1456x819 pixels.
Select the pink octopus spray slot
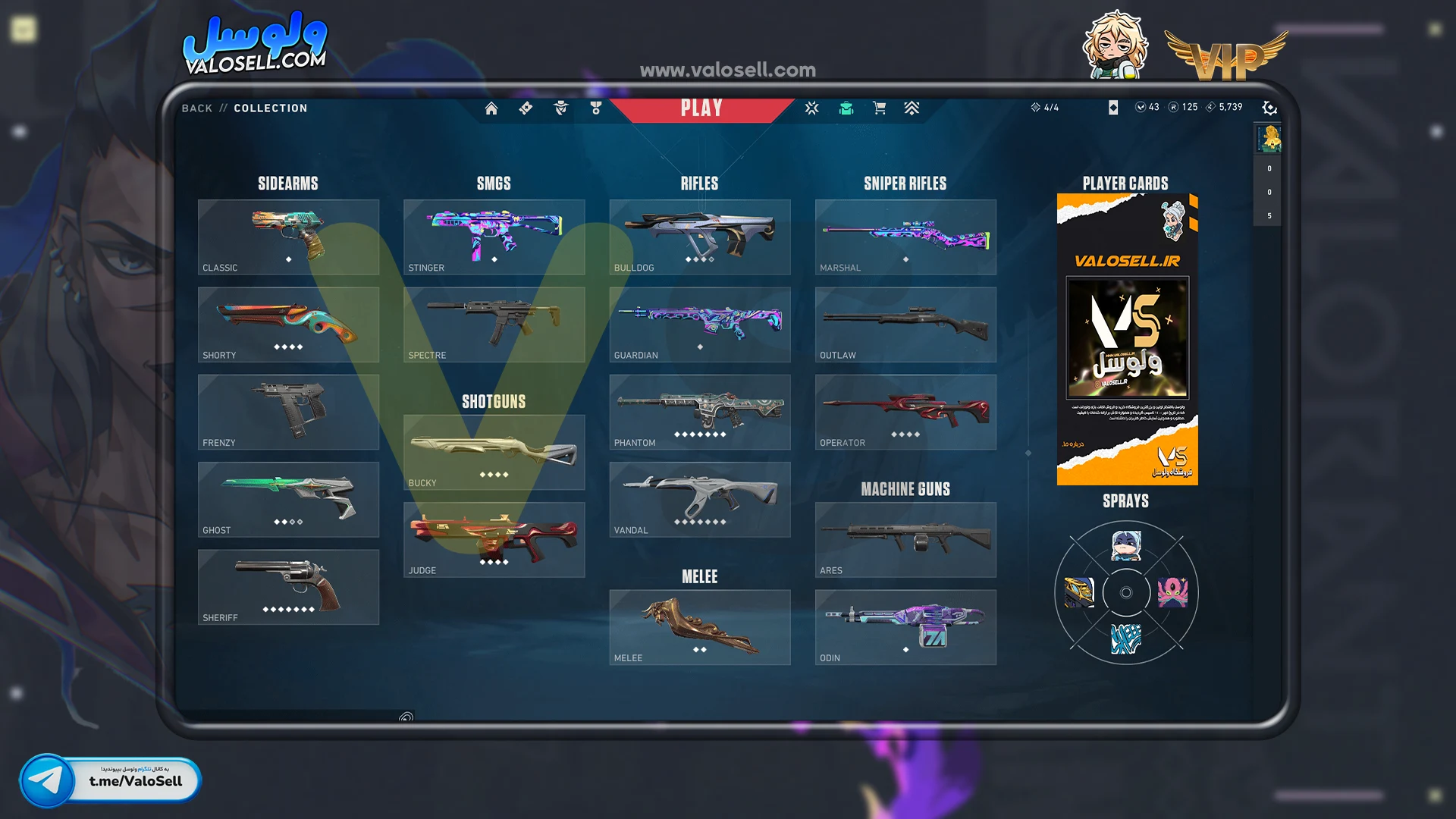(x=1172, y=592)
